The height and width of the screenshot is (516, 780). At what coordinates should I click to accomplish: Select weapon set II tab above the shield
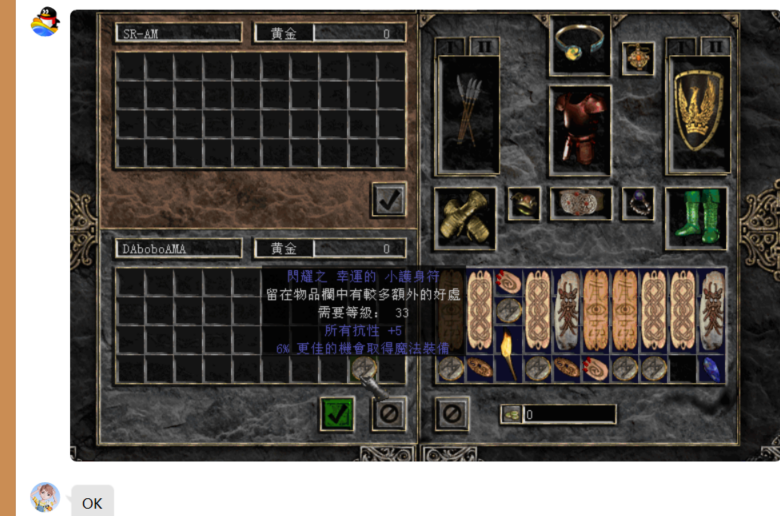715,46
